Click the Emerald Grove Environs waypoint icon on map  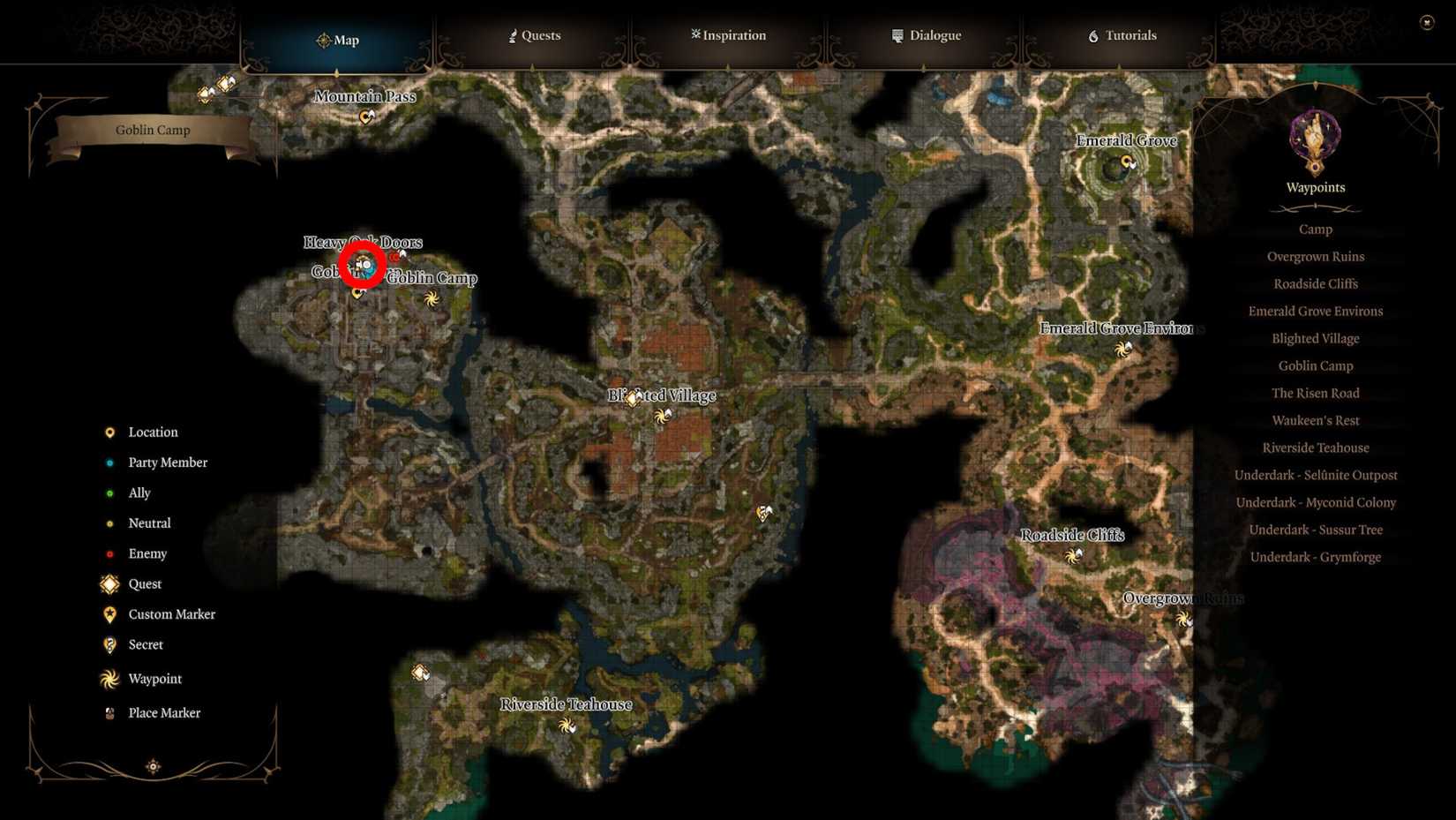coord(1123,350)
